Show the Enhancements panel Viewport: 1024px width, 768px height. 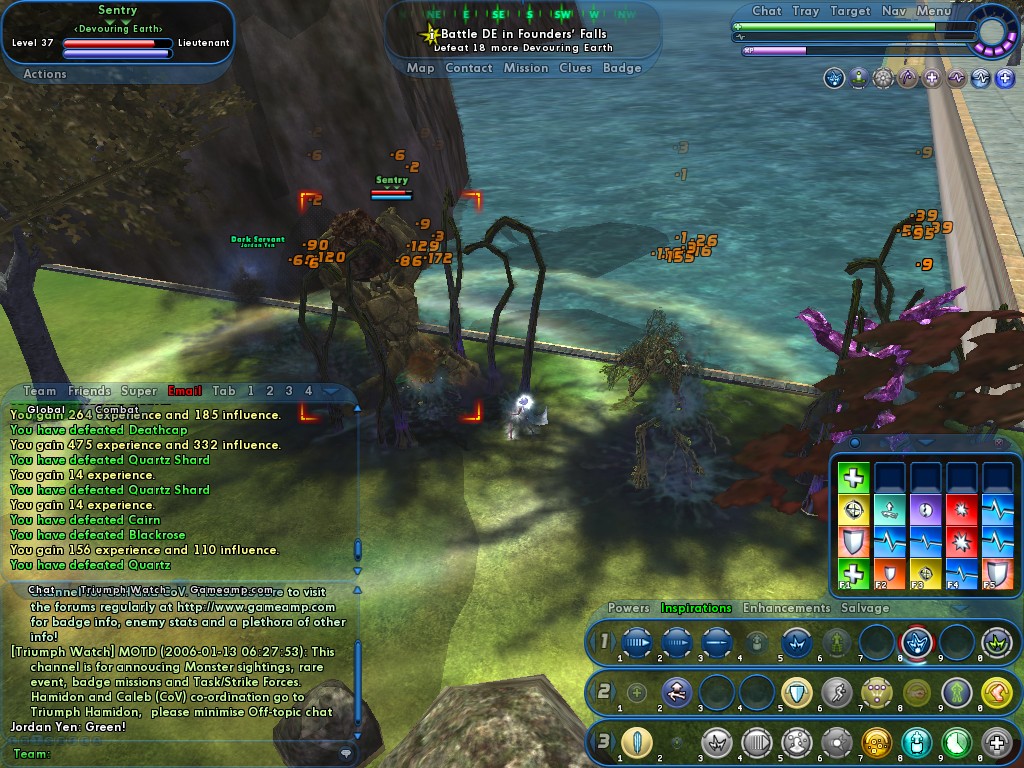(x=786, y=608)
